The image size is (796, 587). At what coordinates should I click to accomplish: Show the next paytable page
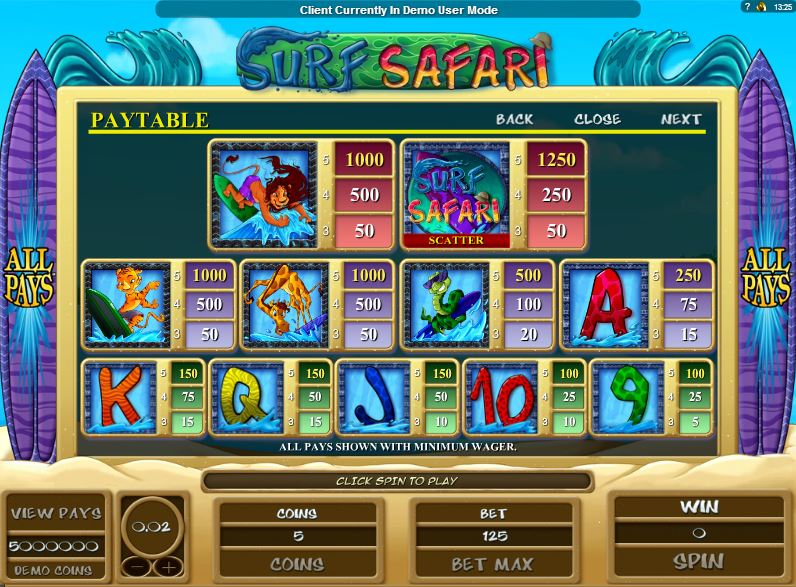coord(681,119)
